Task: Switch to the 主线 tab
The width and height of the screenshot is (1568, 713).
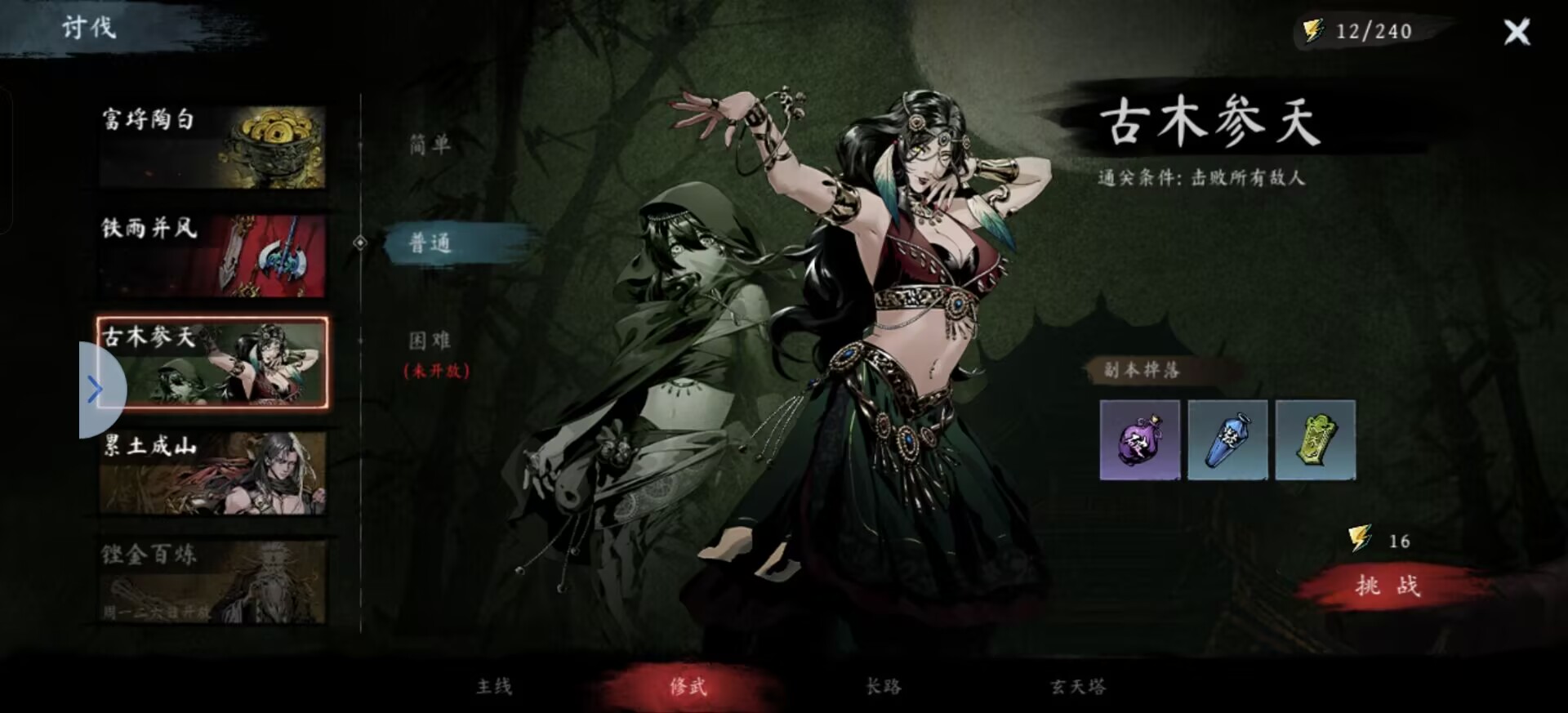Action: point(493,687)
